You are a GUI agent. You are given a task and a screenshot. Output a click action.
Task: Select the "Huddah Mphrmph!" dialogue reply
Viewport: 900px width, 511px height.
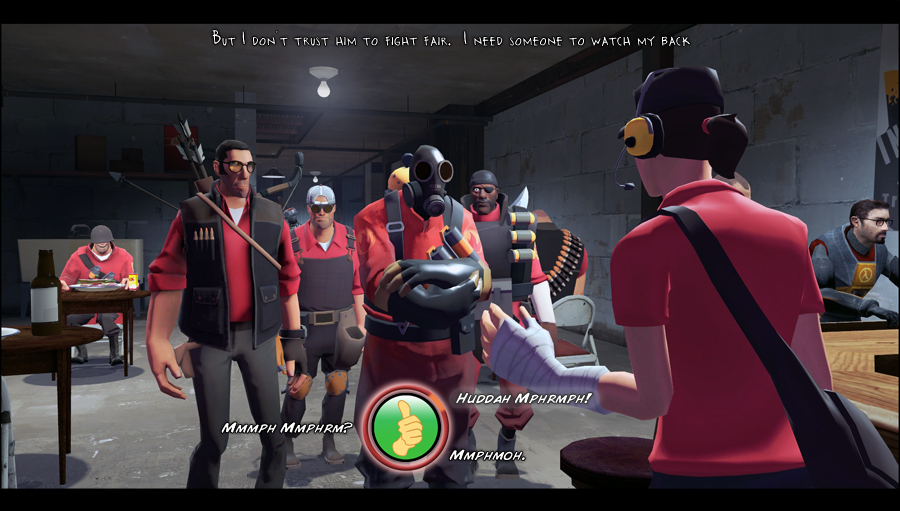tap(523, 398)
